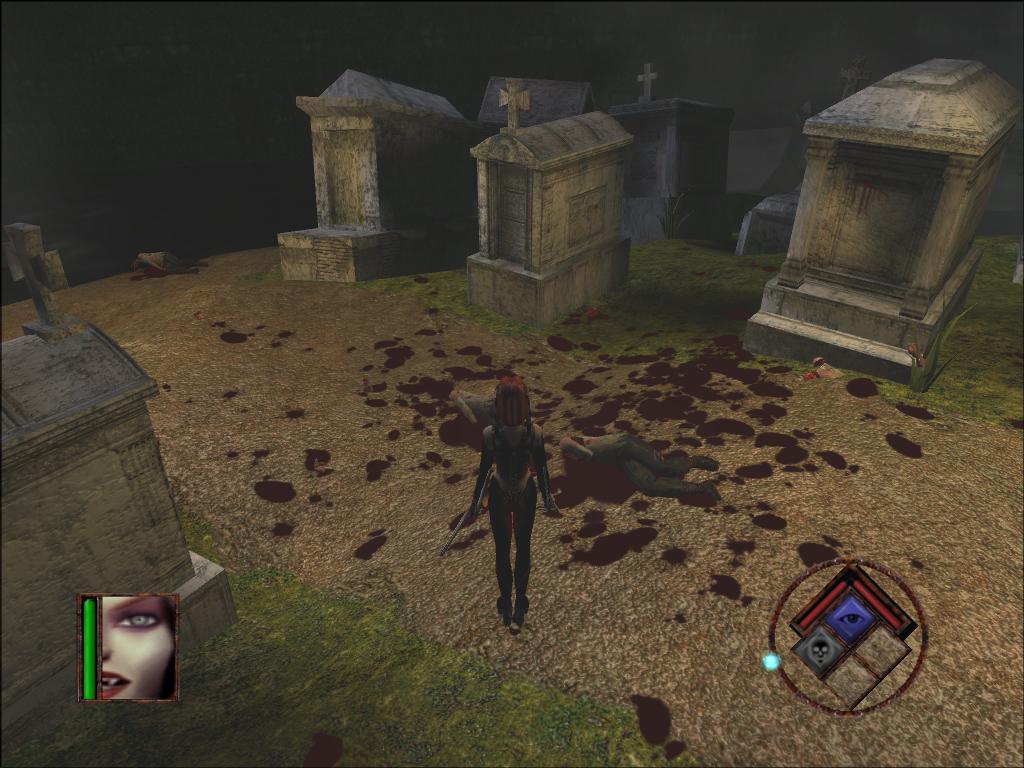Image resolution: width=1024 pixels, height=768 pixels.
Task: Click Rayne's face portrait
Action: coord(137,647)
